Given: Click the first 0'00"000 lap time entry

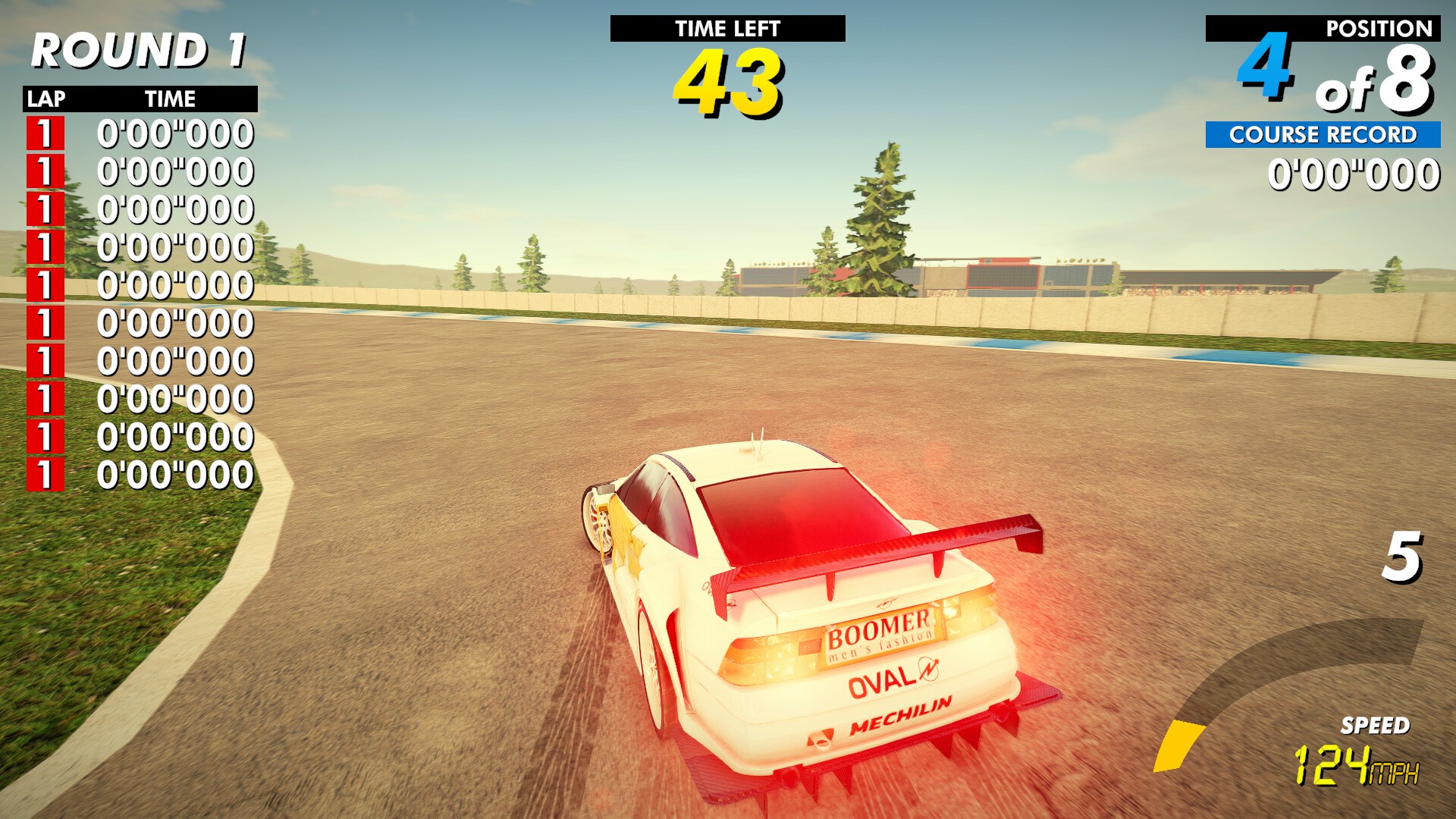Looking at the screenshot, I should point(174,133).
